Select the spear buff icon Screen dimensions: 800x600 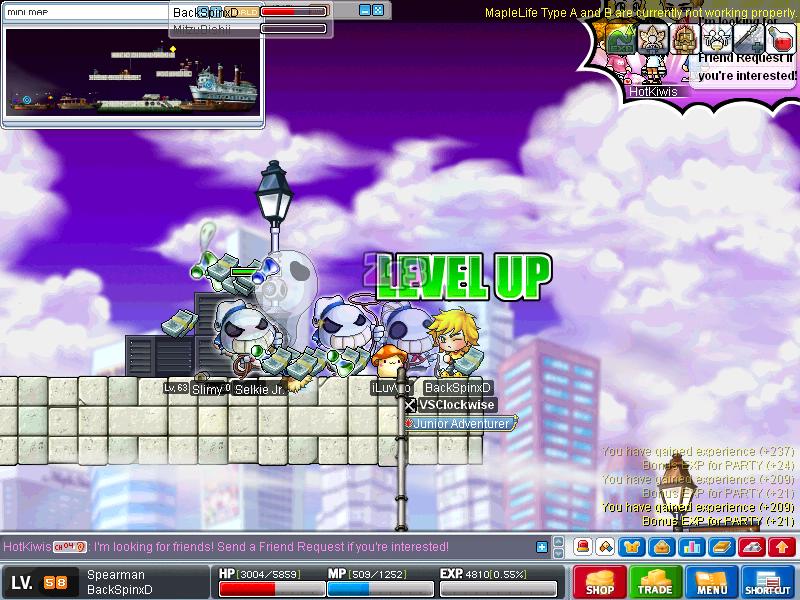[x=748, y=39]
